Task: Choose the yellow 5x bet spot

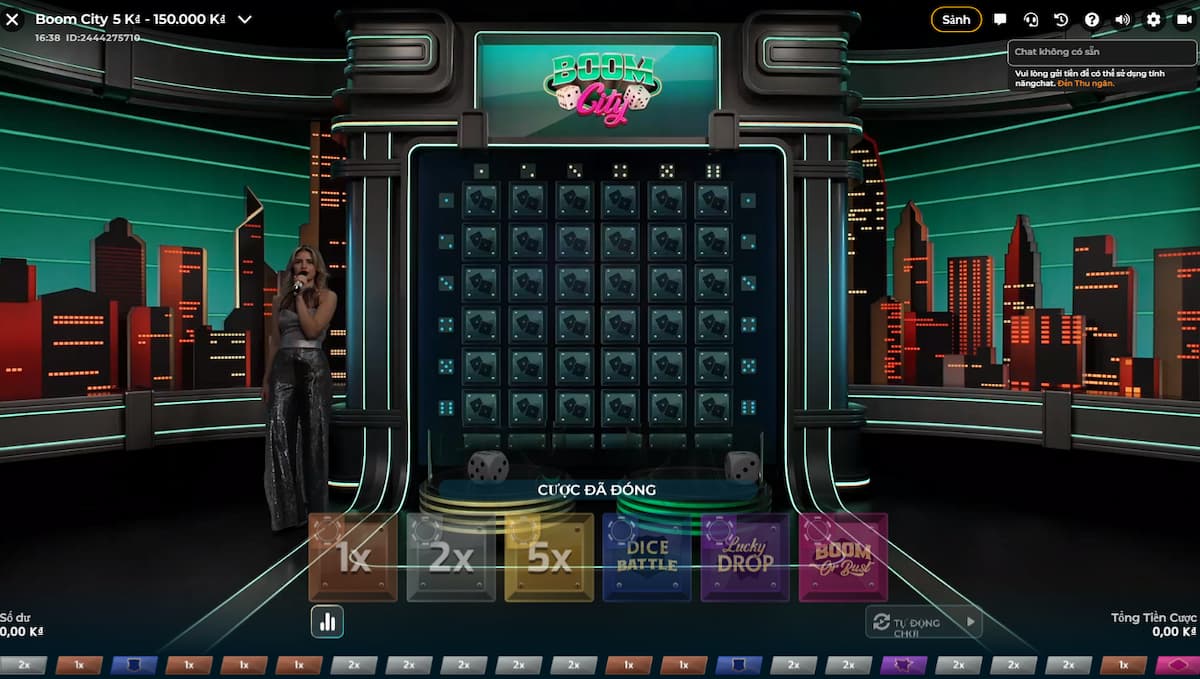Action: 549,558
